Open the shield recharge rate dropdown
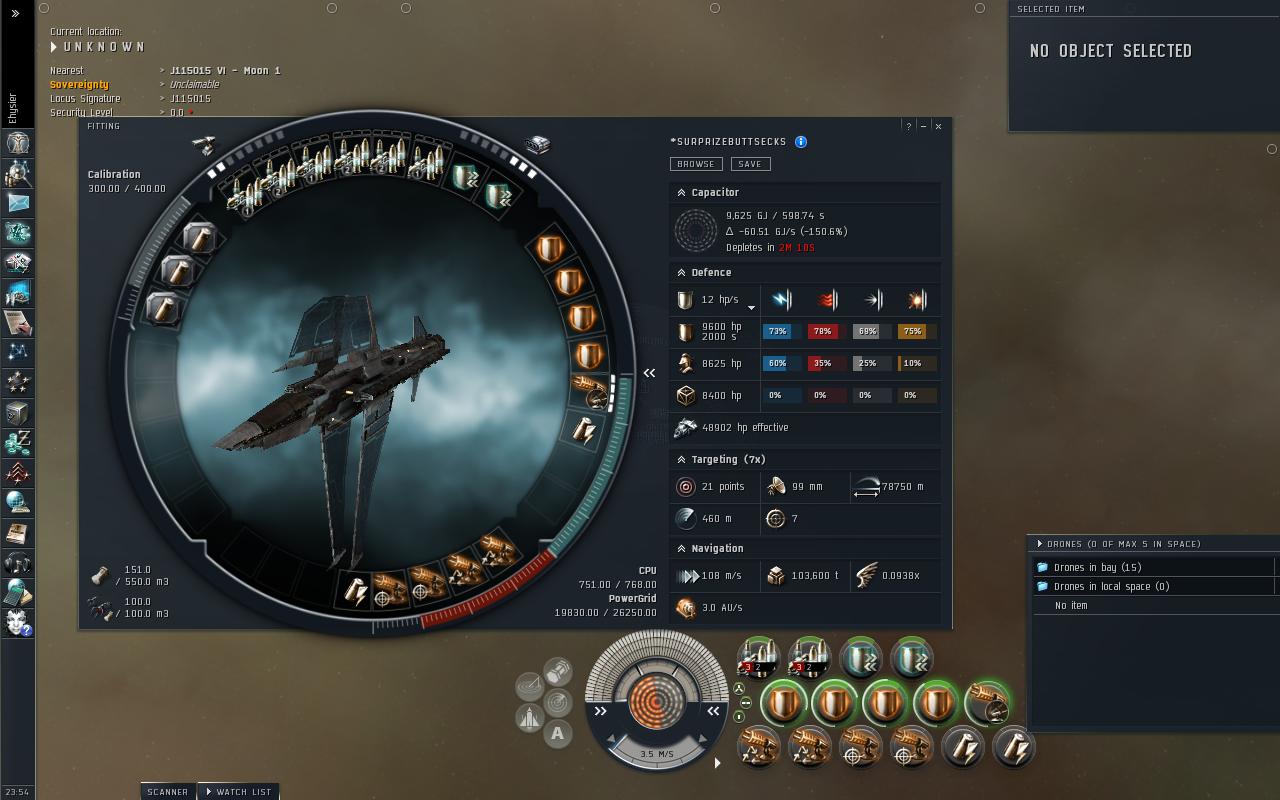 tap(751, 308)
